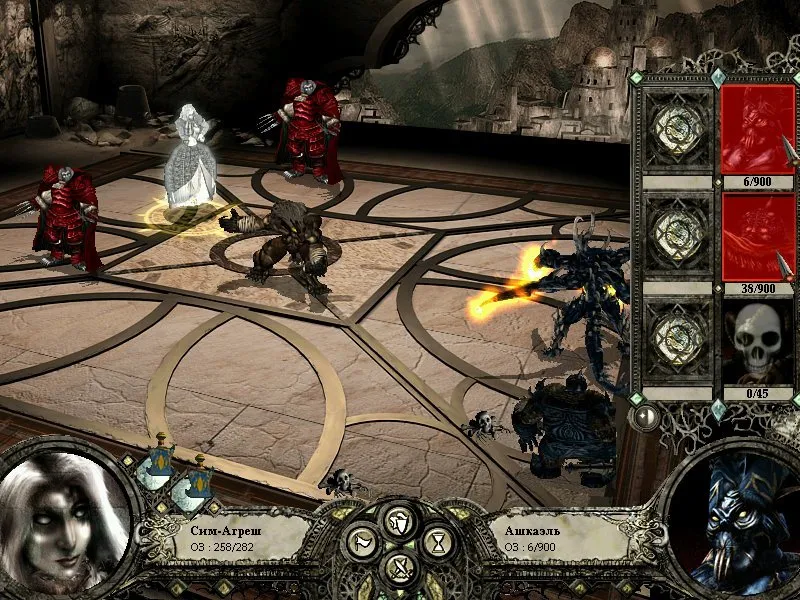
Task: Select the dead unit skull portrait
Action: pos(757,342)
